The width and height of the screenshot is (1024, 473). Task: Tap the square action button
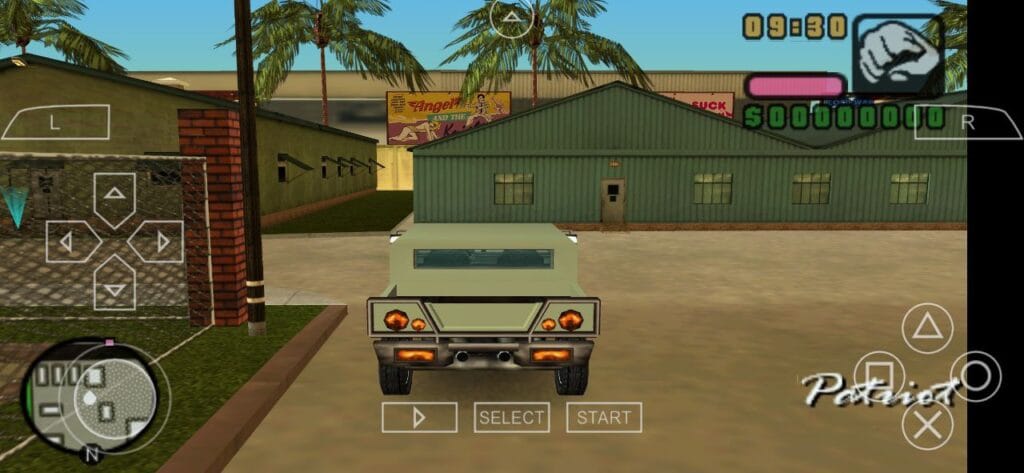pos(879,376)
